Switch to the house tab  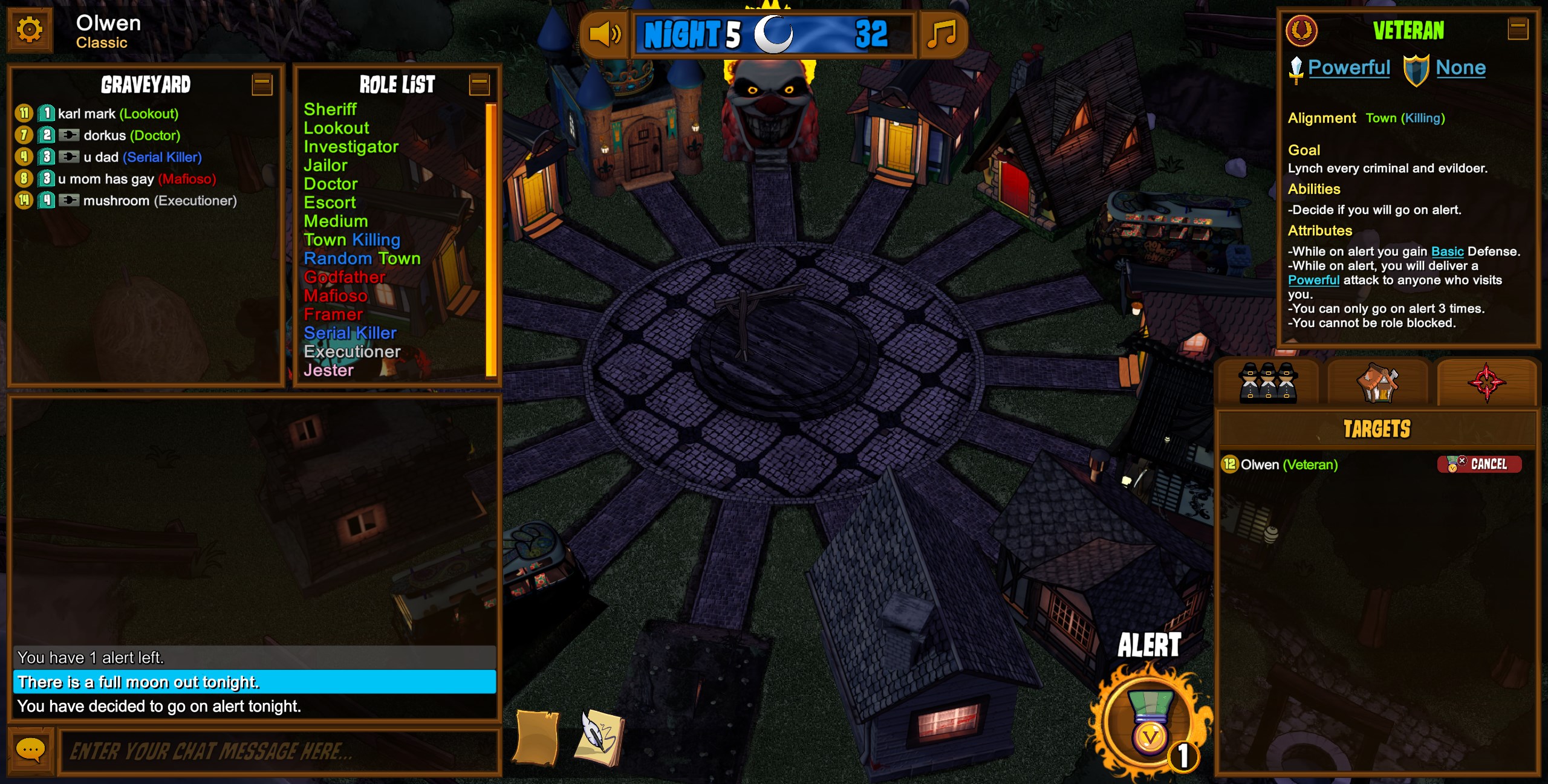point(1377,383)
